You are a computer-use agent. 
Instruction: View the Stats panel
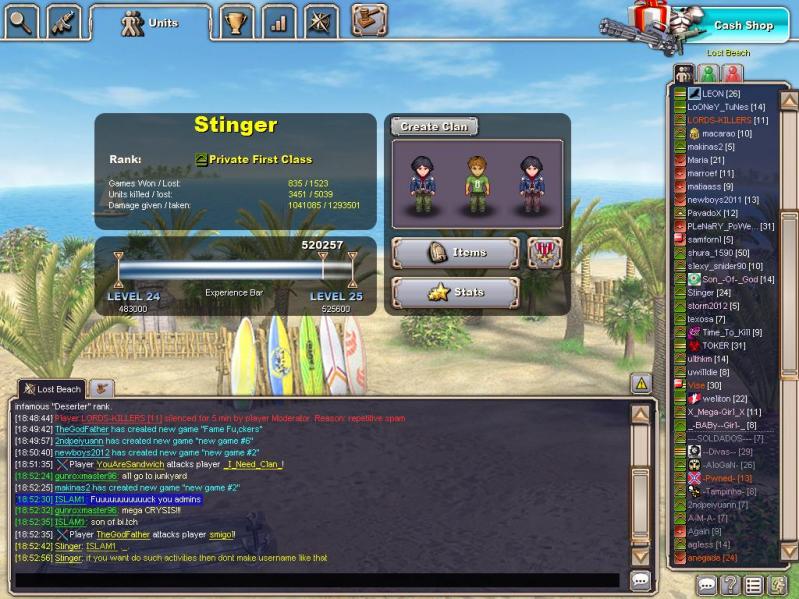[x=455, y=293]
